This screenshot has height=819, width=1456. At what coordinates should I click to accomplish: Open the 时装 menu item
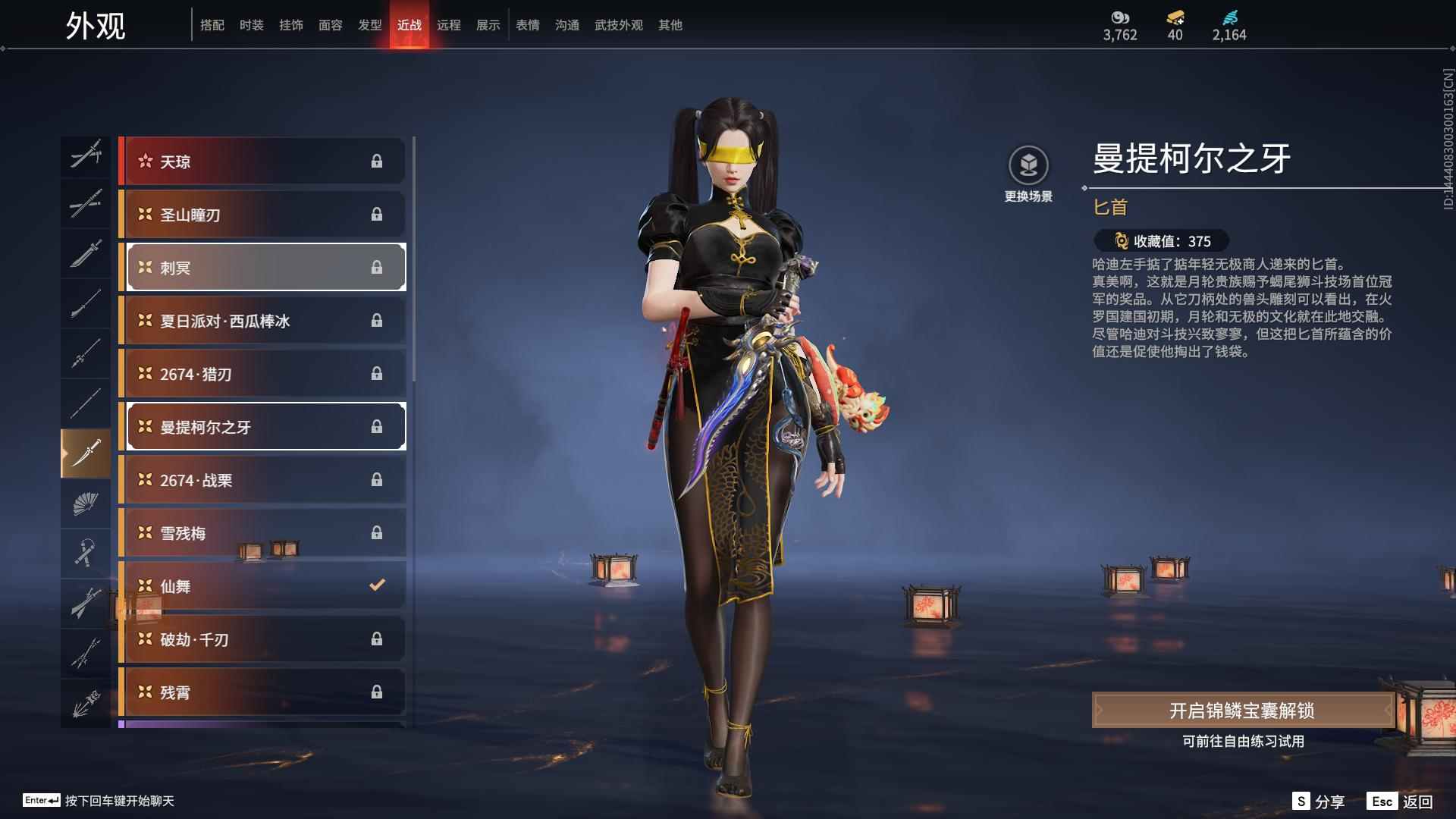pyautogui.click(x=251, y=25)
